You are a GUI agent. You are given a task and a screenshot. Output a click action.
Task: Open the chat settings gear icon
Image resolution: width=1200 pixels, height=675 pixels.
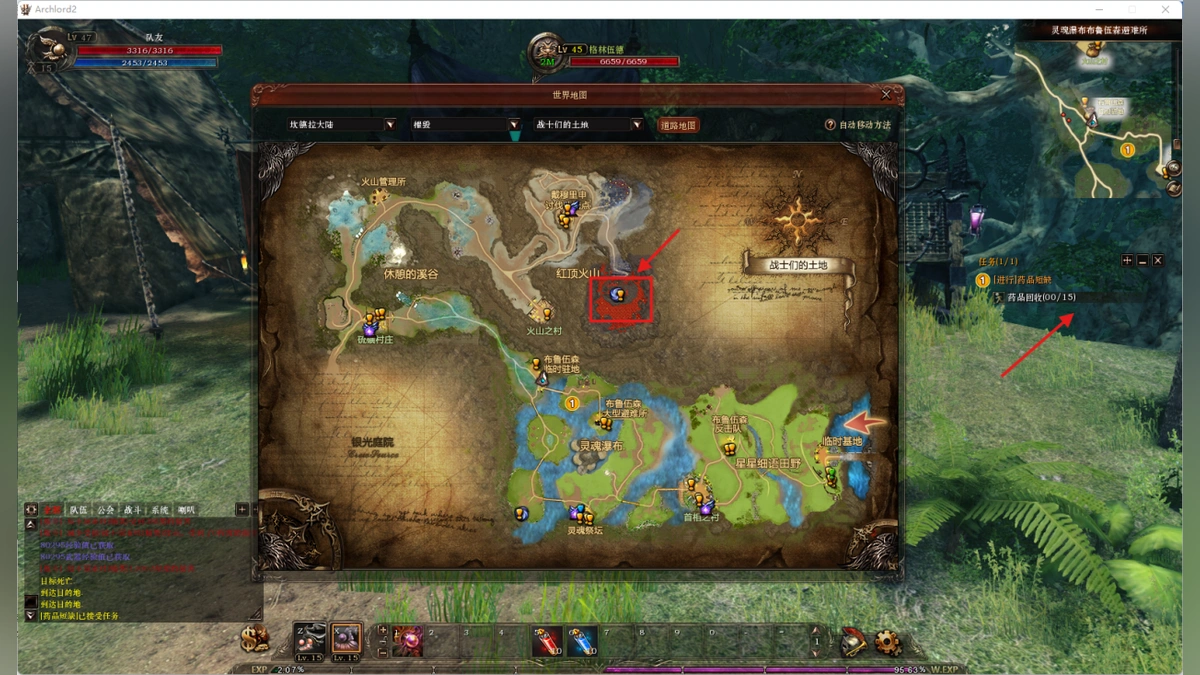pos(31,510)
